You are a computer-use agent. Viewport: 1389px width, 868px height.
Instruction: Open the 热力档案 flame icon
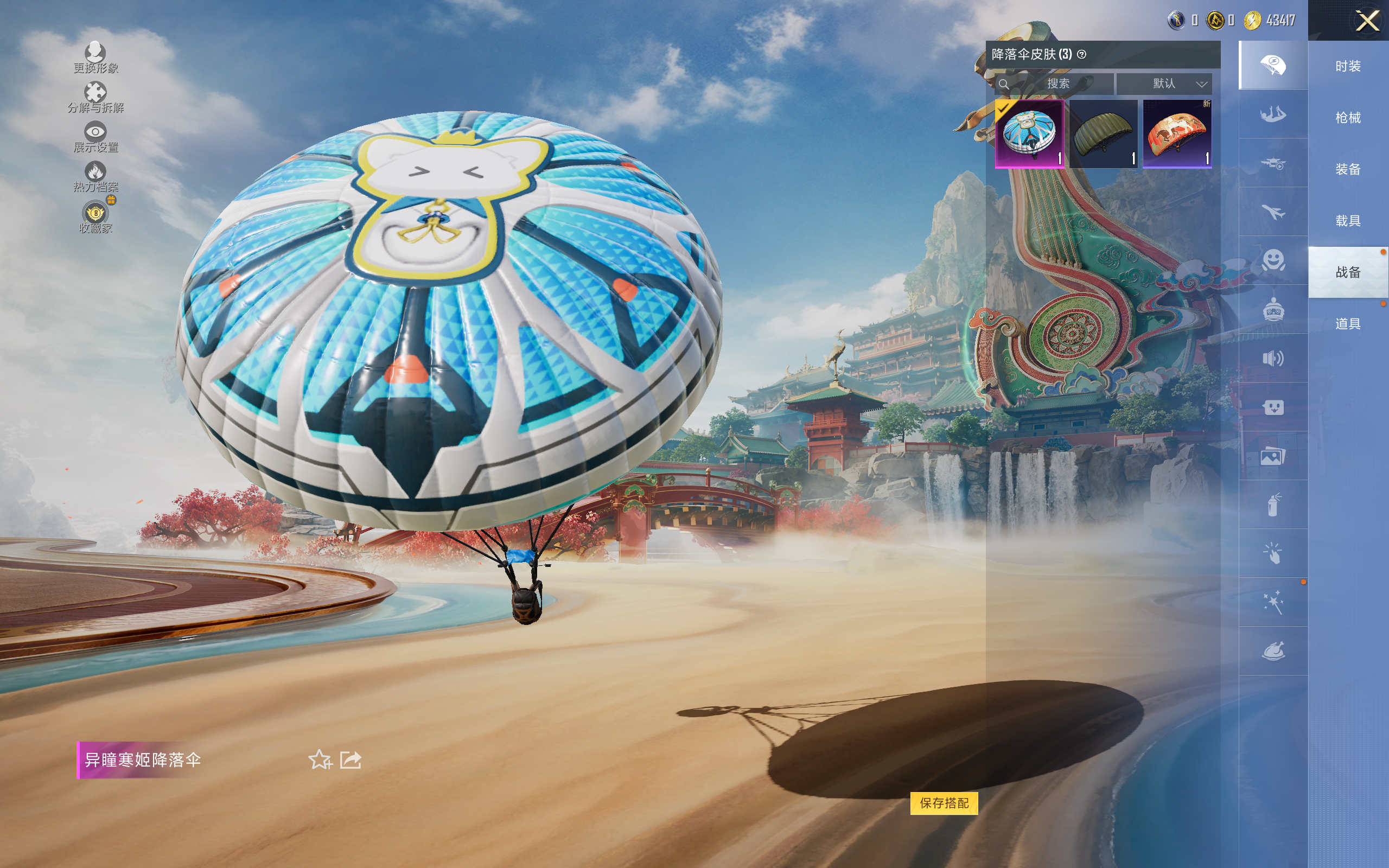95,176
